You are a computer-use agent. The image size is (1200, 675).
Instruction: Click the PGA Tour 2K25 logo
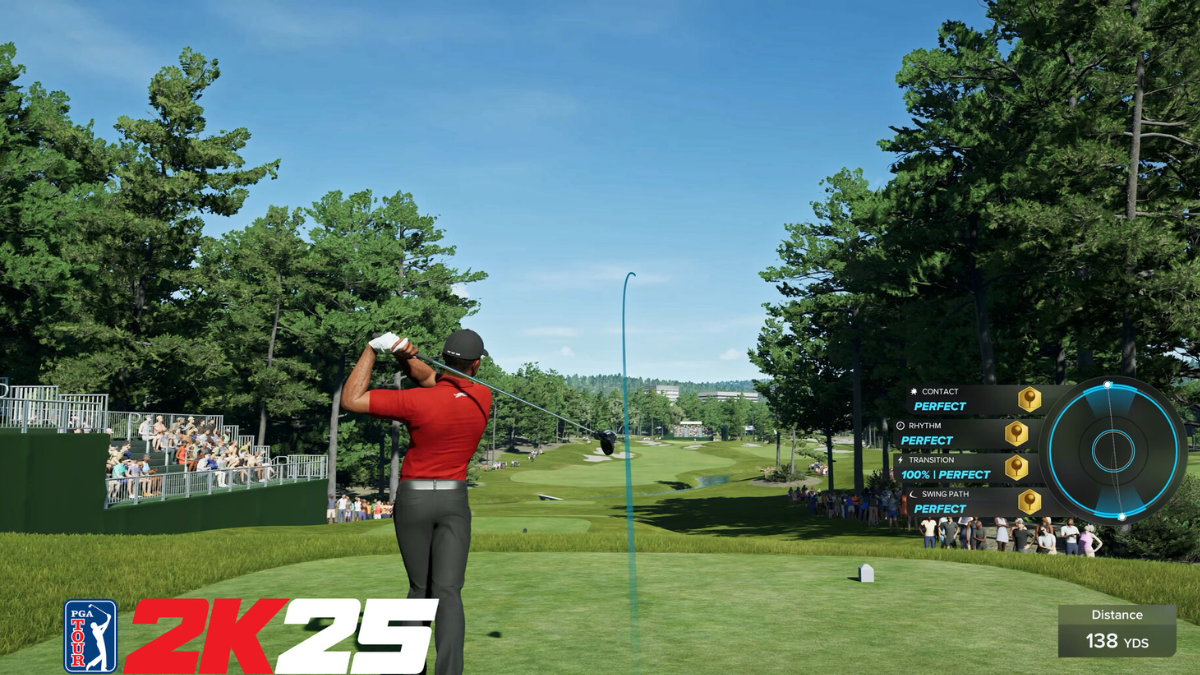pyautogui.click(x=251, y=636)
